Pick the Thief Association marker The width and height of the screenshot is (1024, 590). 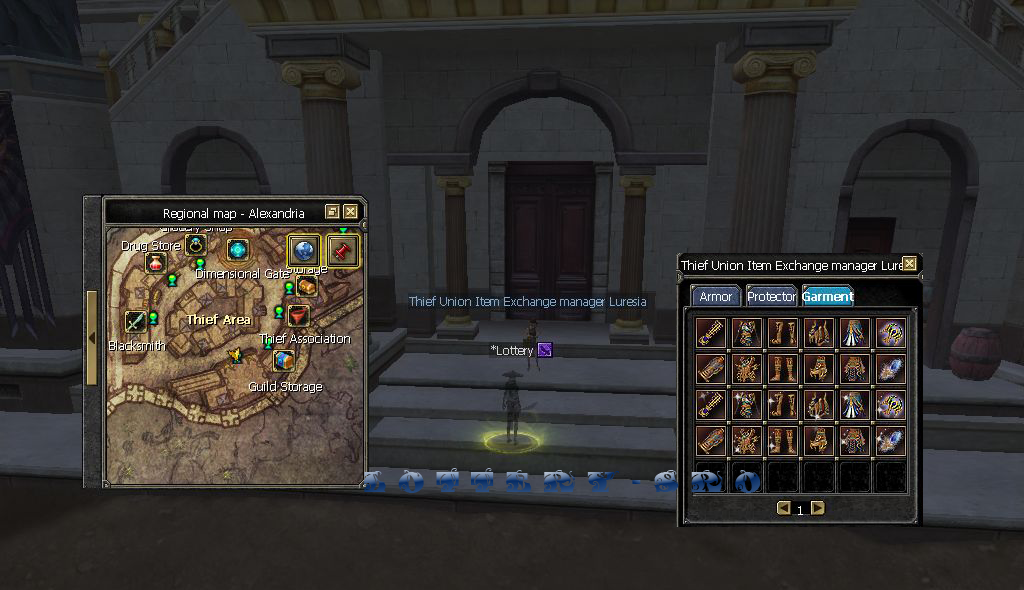[297, 316]
